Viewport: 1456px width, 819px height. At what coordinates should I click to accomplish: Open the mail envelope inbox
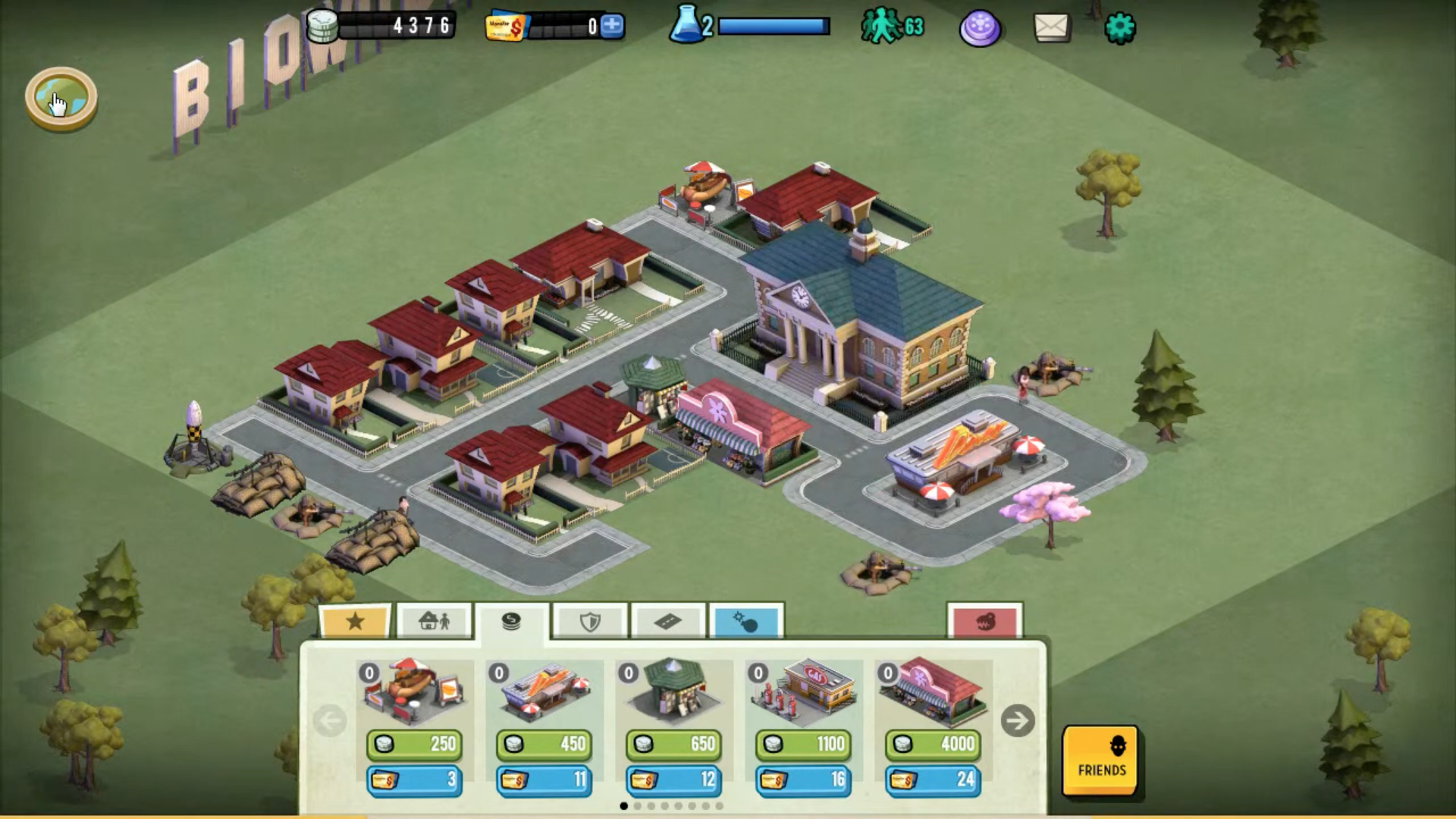[1052, 28]
